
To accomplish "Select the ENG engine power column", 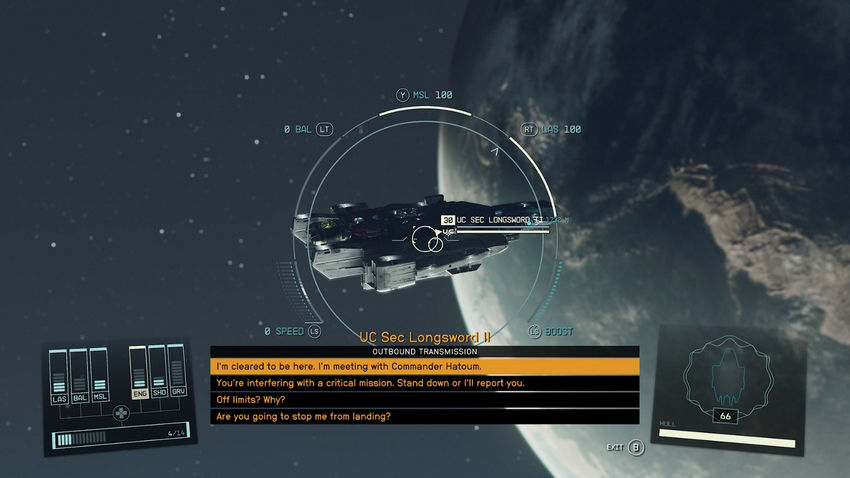I will [139, 374].
